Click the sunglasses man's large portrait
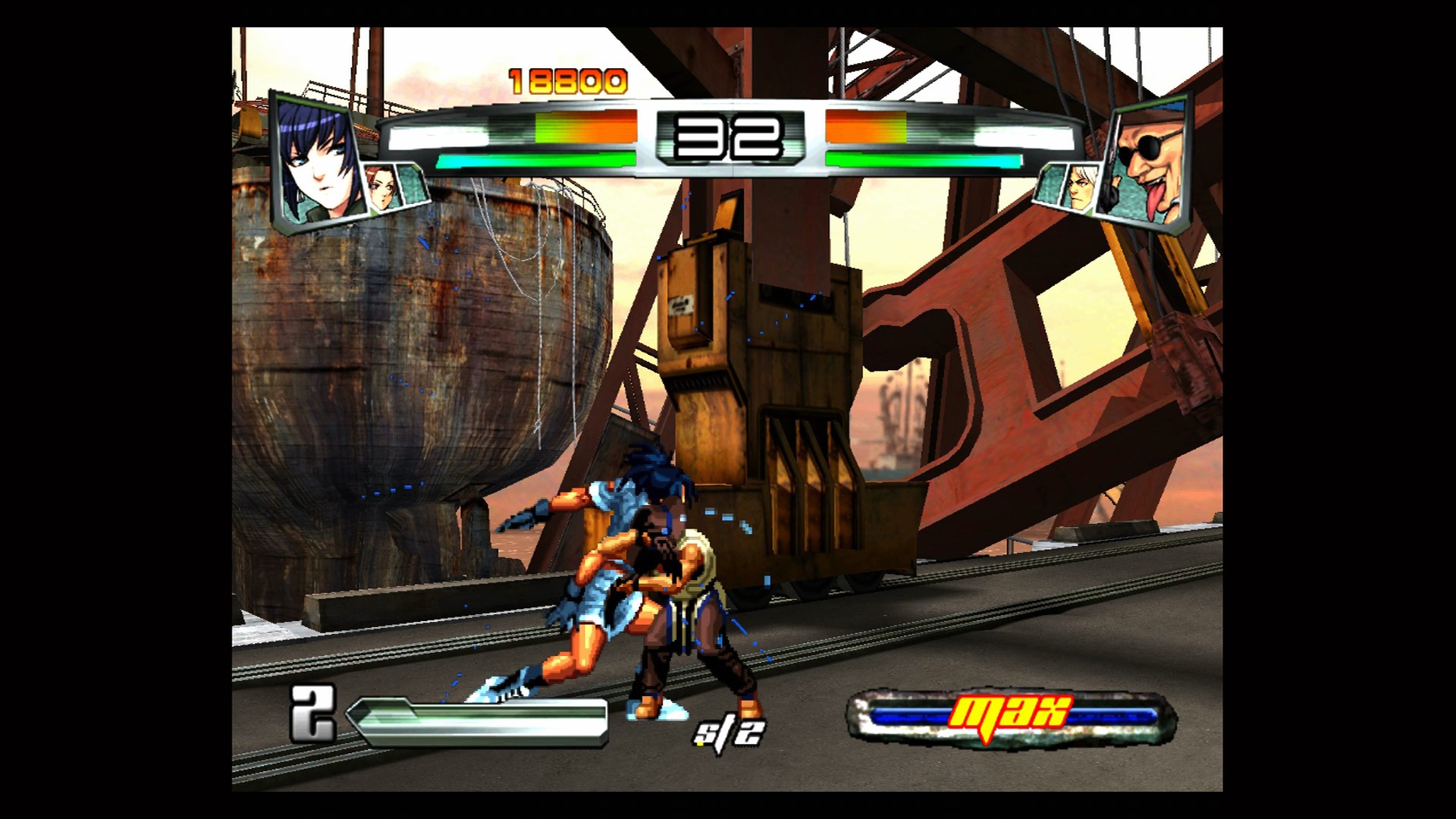Screen dimensions: 1456x819 point(1150,160)
